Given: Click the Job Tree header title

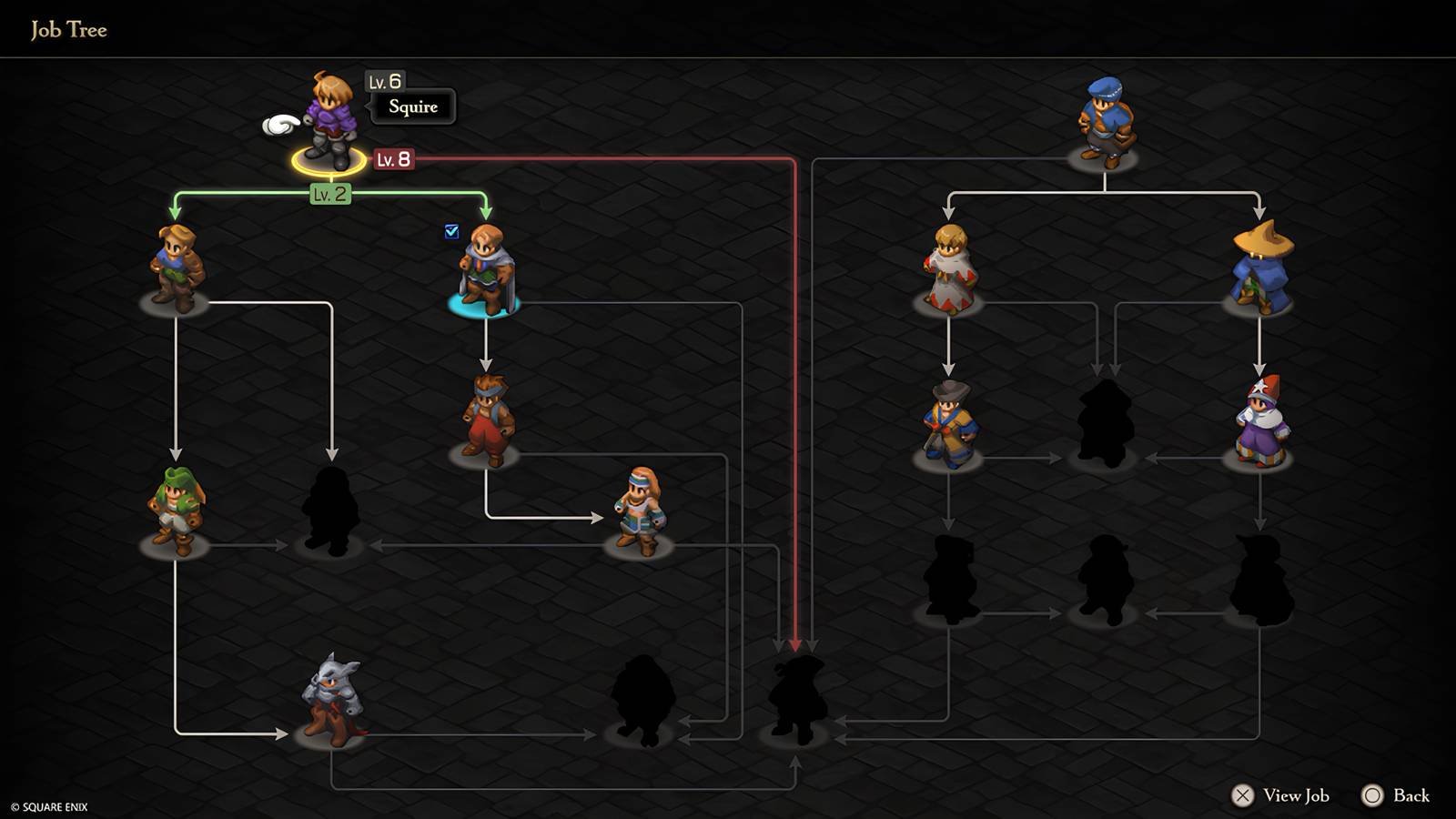Looking at the screenshot, I should (68, 29).
